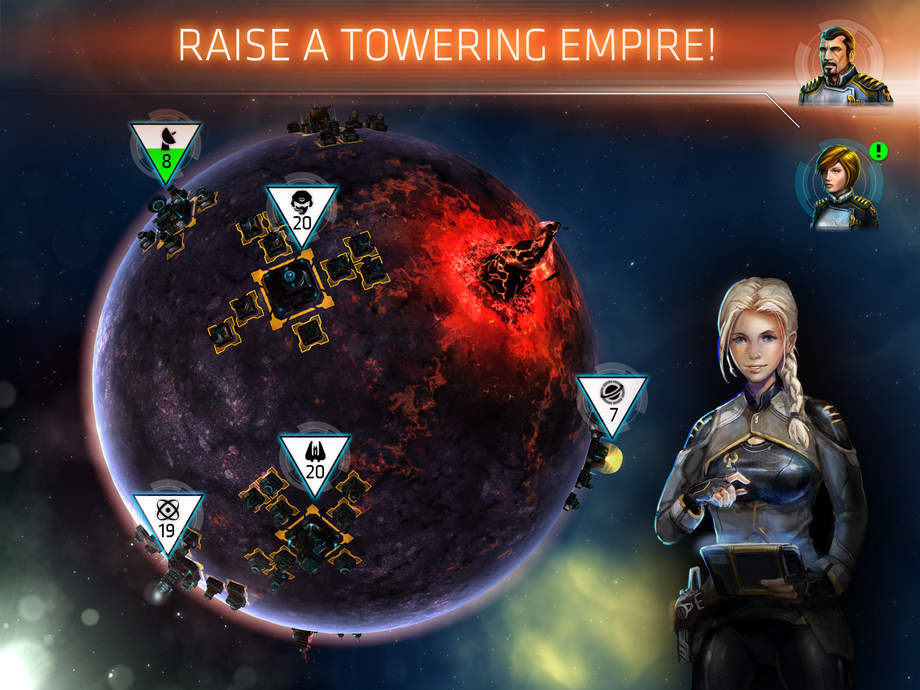Choose the planet-icon marker level 7
The width and height of the screenshot is (920, 690).
(x=611, y=400)
